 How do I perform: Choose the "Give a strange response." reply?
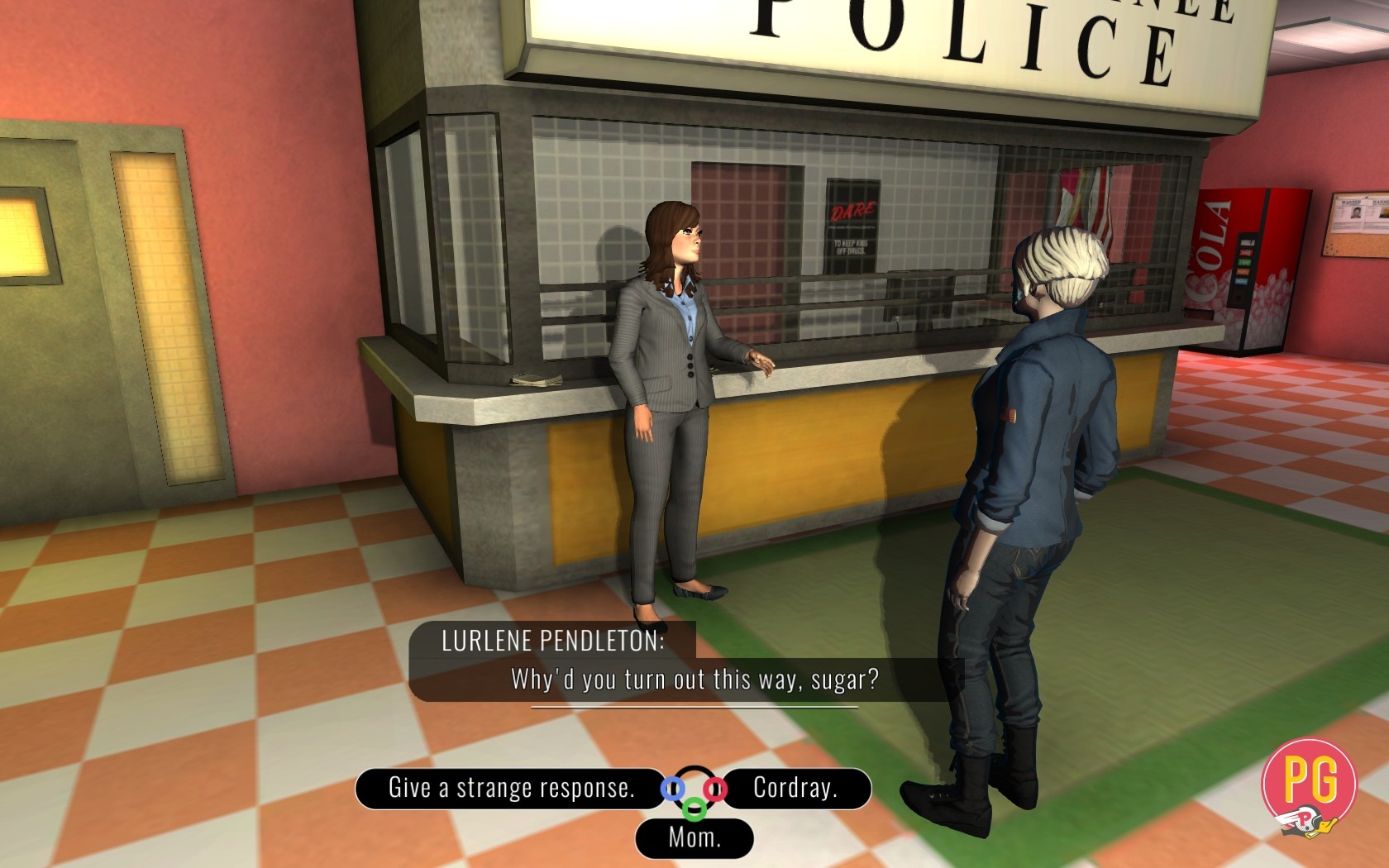511,789
